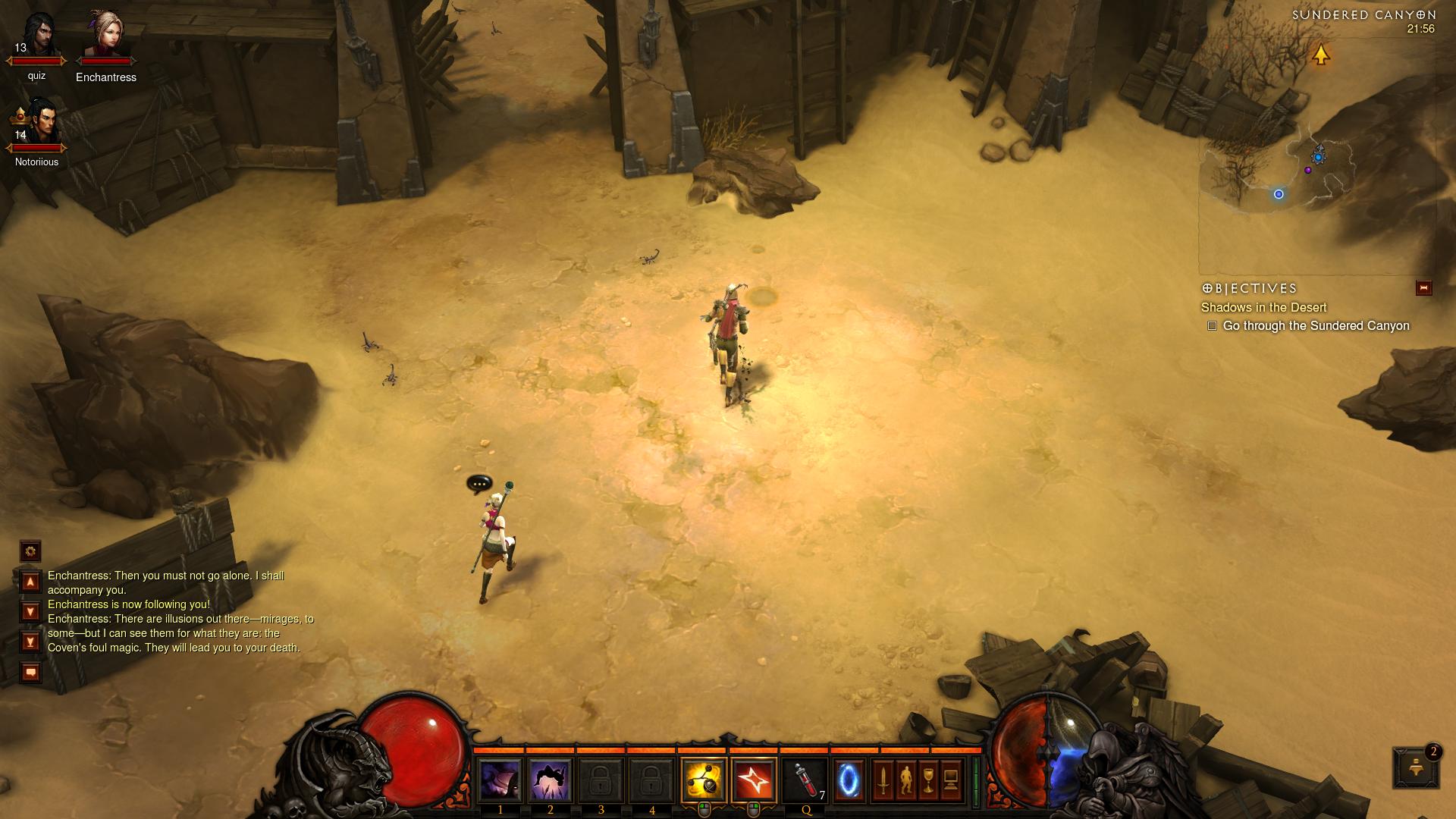
Task: Select the yellow Bola Shot skill
Action: click(x=703, y=780)
